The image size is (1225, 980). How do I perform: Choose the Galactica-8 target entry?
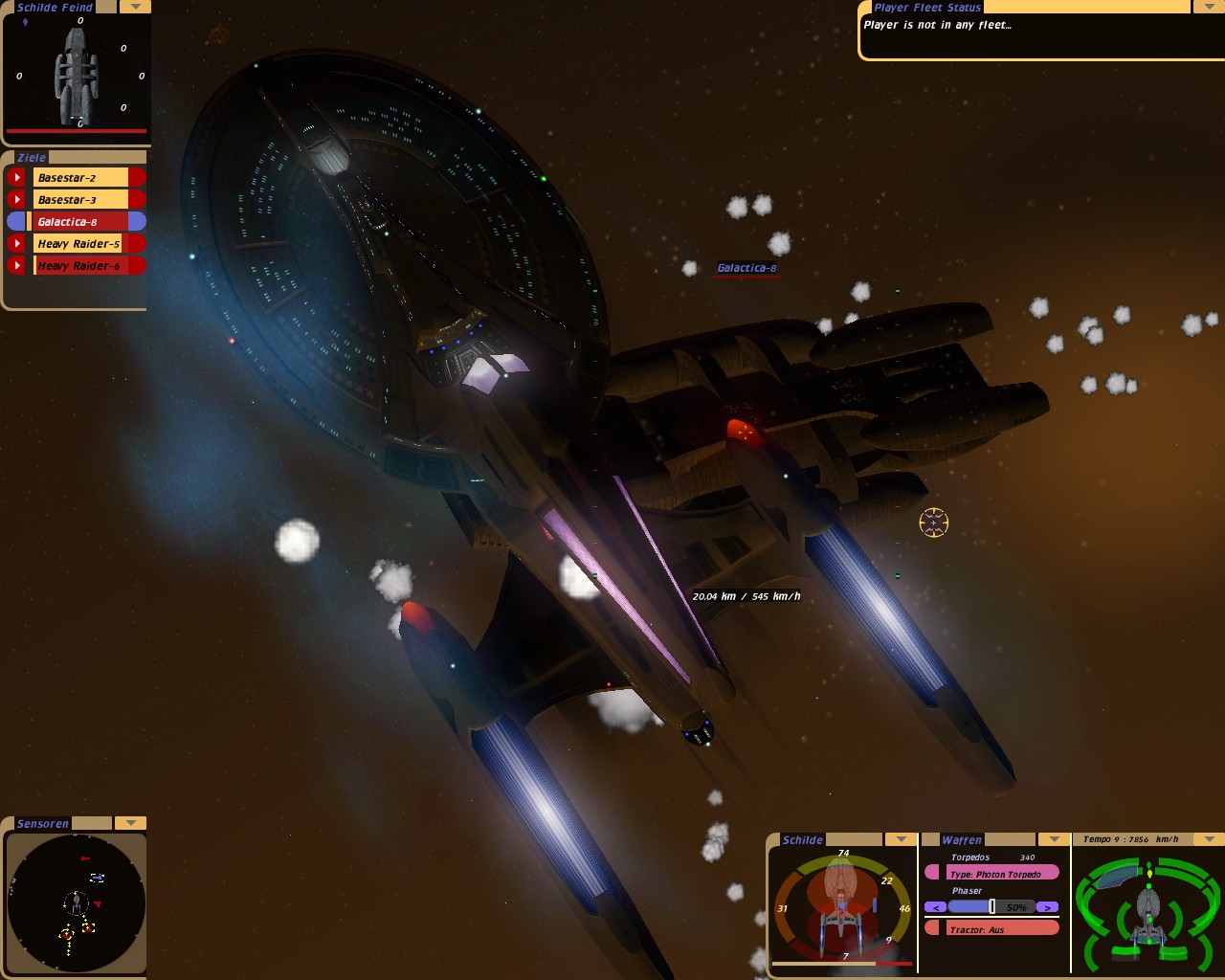click(x=80, y=221)
